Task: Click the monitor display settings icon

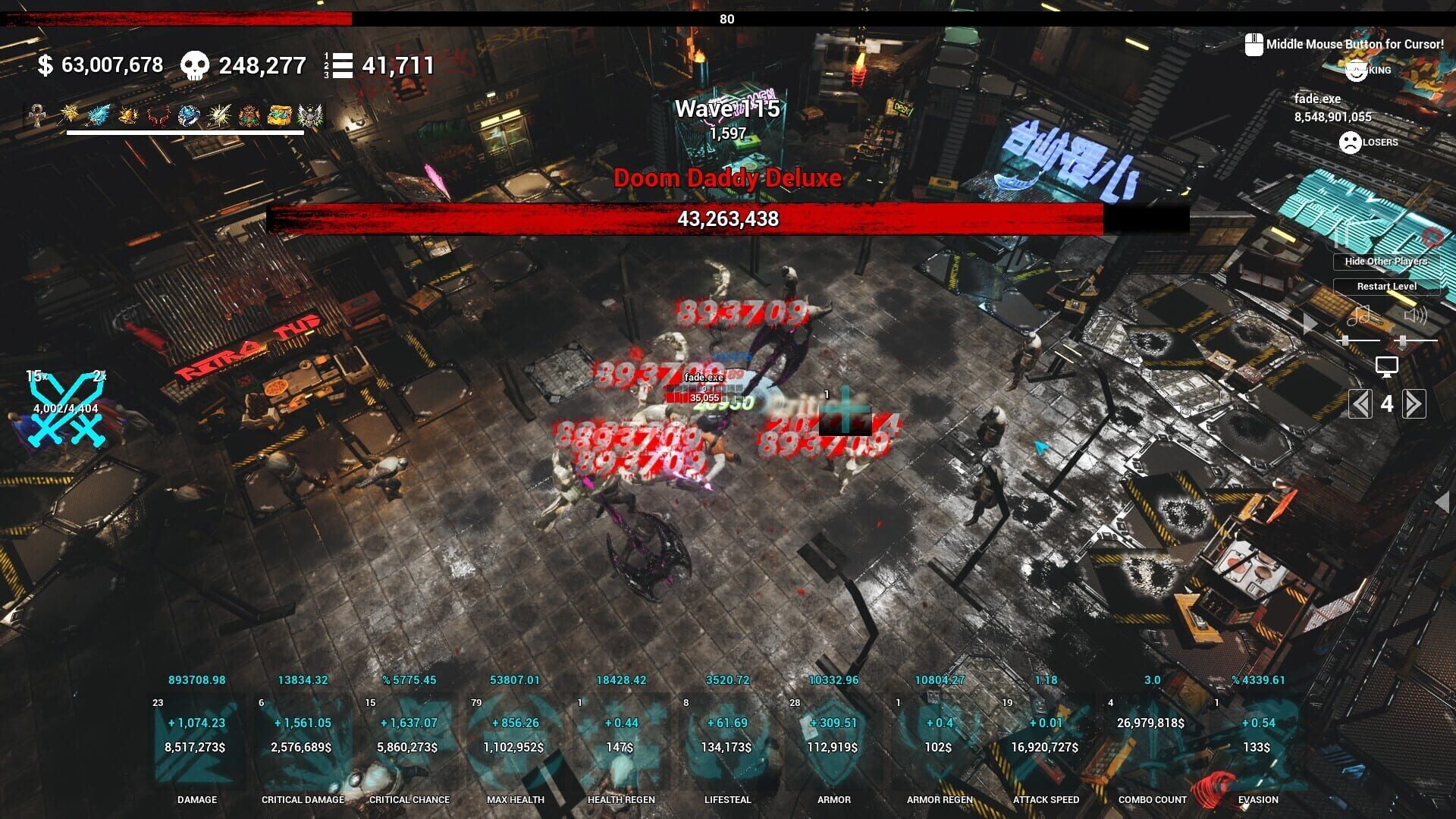Action: (x=1386, y=366)
